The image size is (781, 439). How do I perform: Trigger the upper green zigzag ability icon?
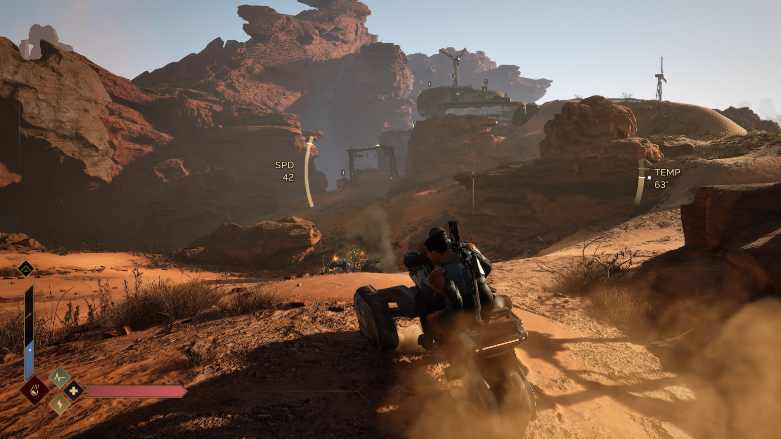point(59,377)
